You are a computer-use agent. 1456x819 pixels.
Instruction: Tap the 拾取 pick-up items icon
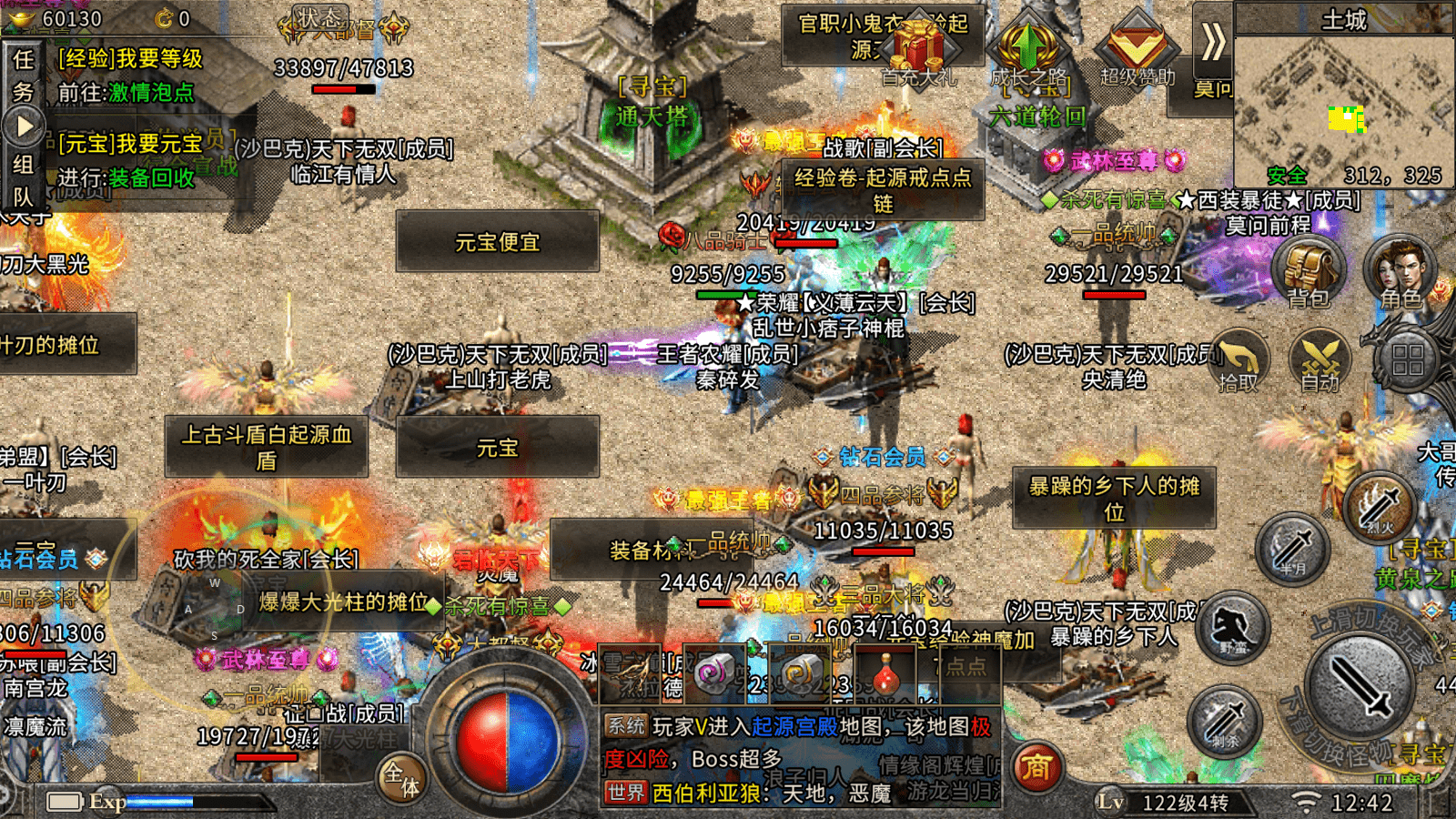coord(1239,361)
